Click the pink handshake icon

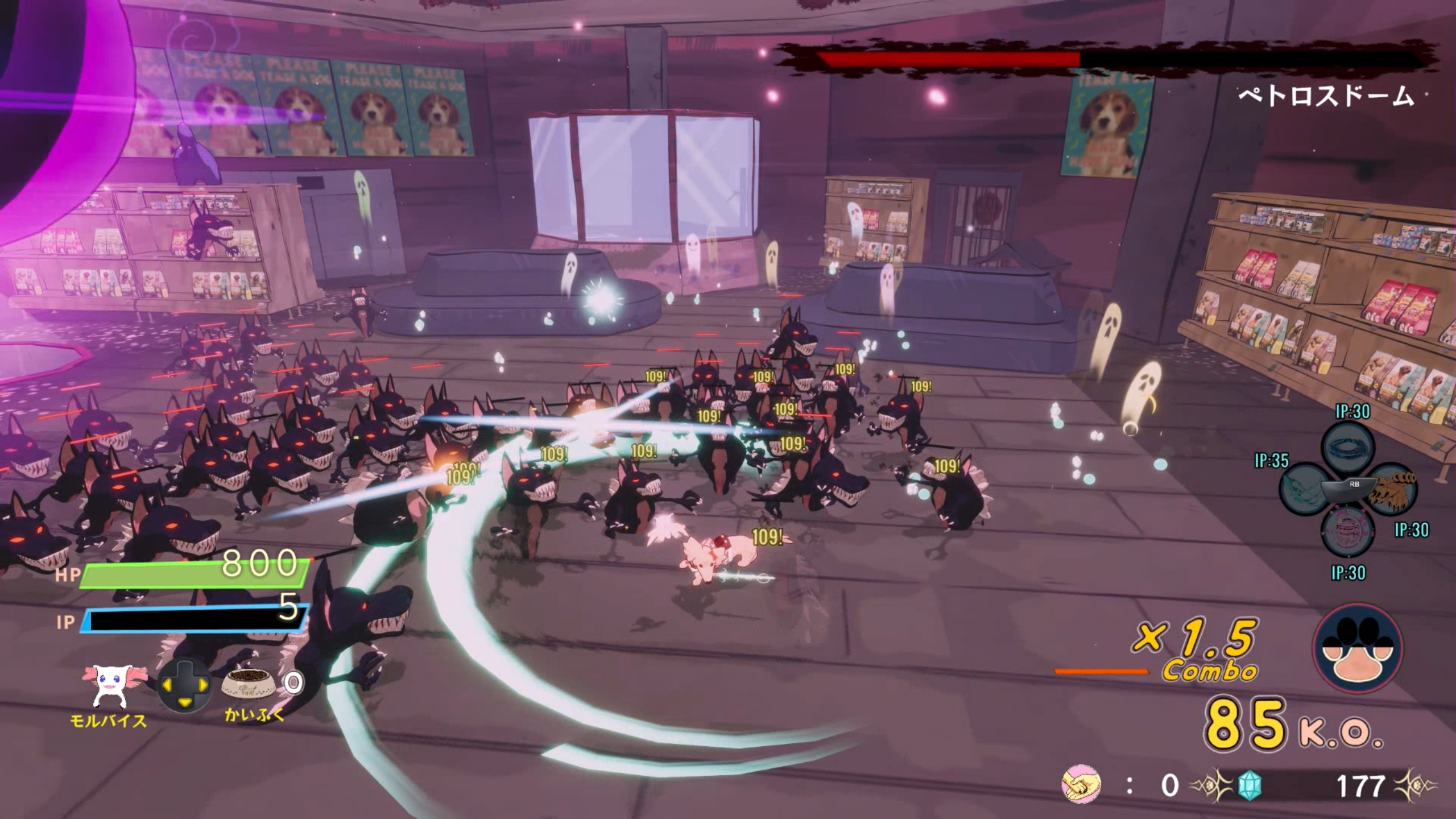[x=1081, y=785]
